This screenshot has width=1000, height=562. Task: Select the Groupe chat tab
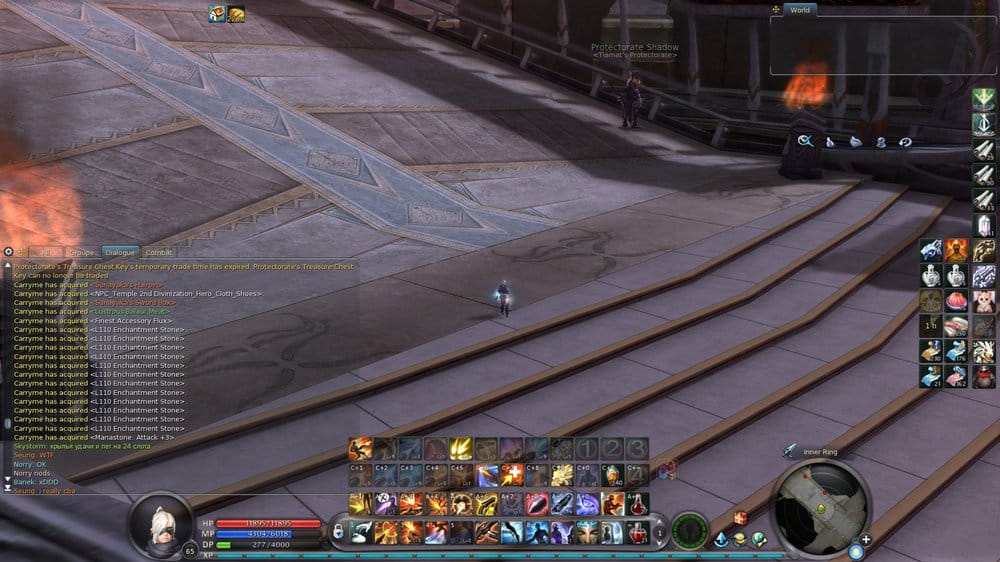pyautogui.click(x=81, y=253)
